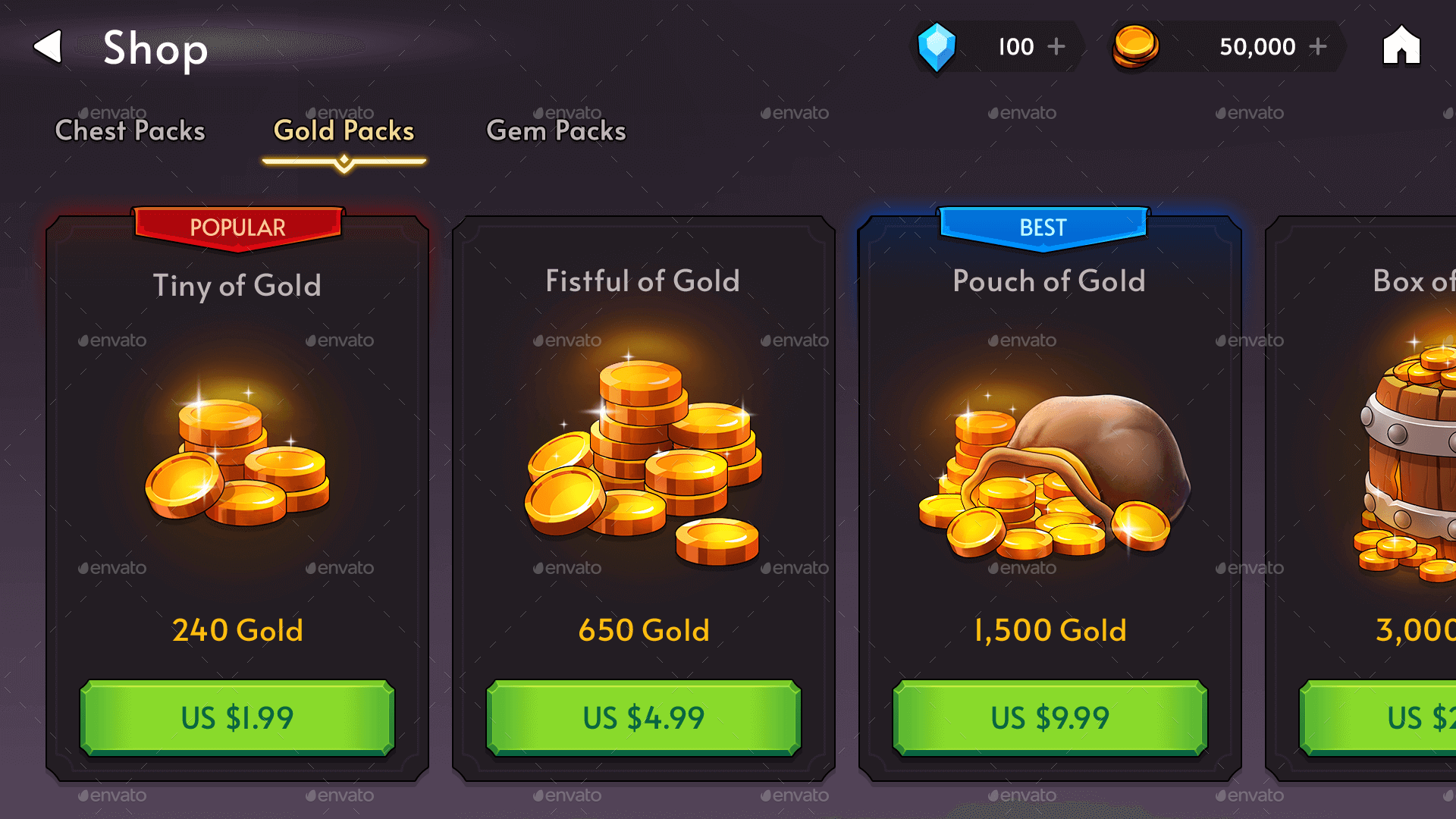Viewport: 1456px width, 819px height.
Task: Click the plus icon beside the gem count
Action: tap(1056, 47)
